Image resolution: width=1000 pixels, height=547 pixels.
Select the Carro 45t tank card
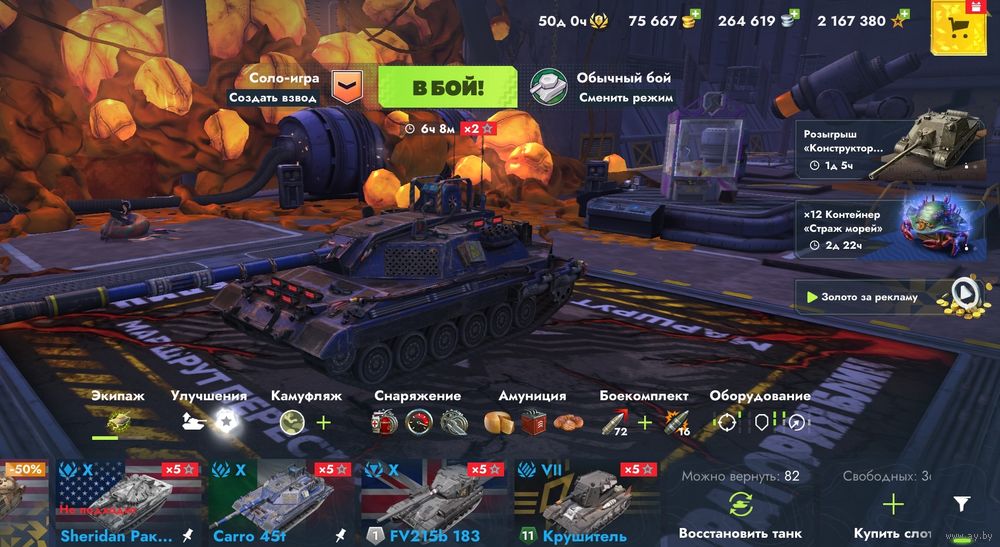point(278,502)
